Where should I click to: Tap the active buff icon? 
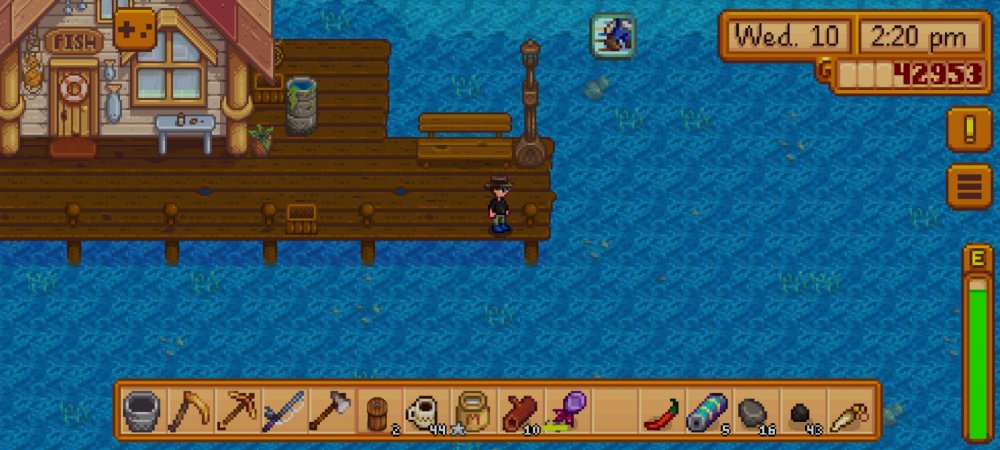612,35
